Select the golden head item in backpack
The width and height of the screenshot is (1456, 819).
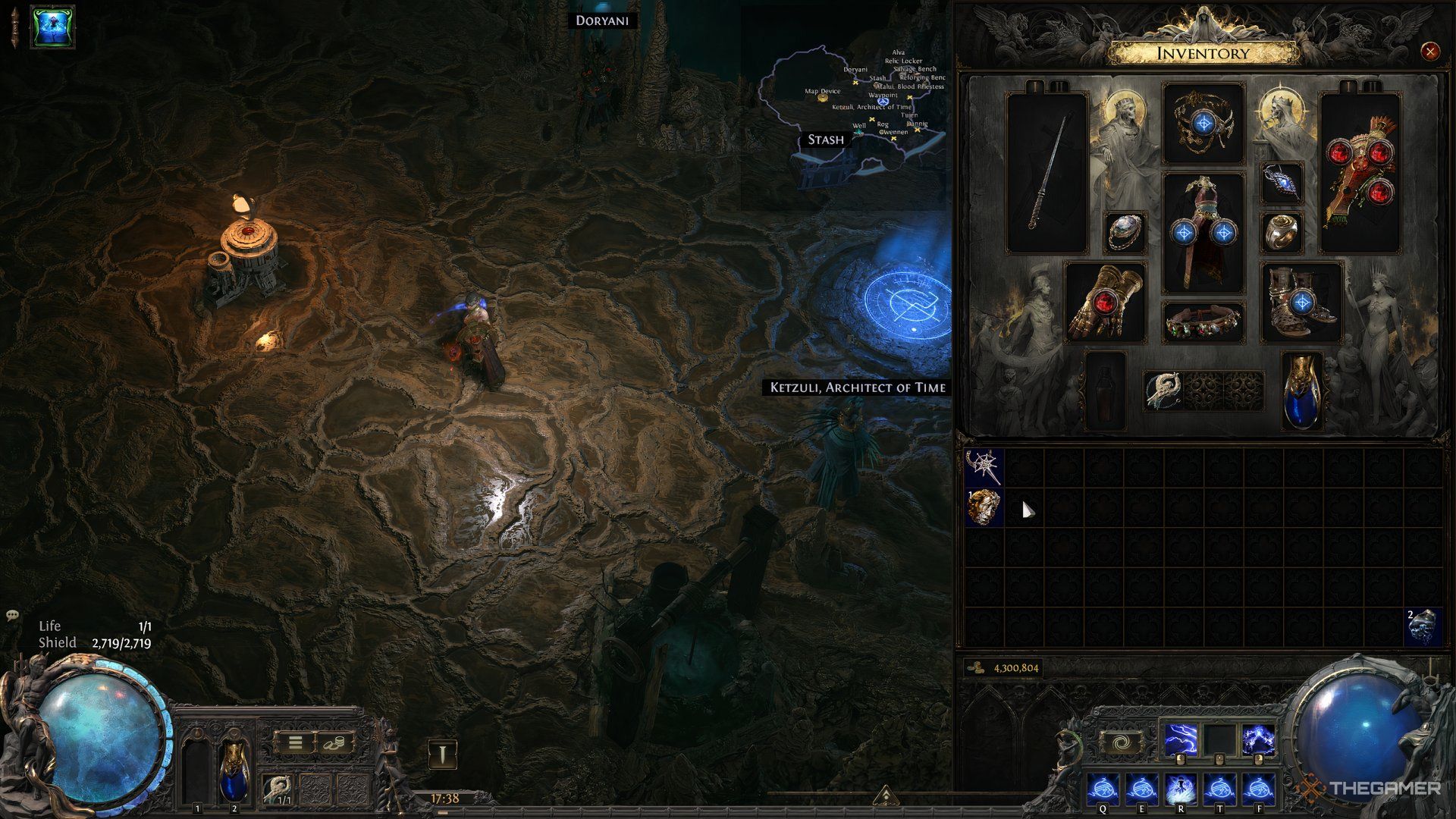984,507
